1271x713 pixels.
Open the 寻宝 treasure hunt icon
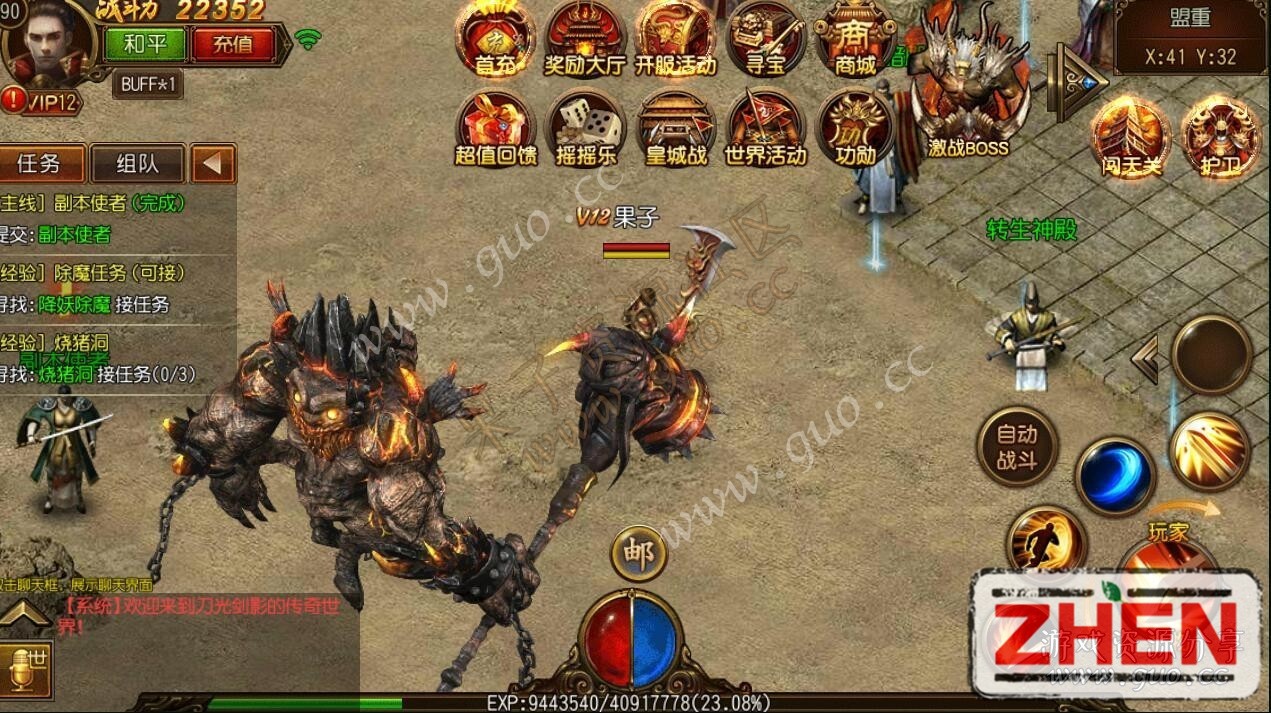click(x=766, y=38)
